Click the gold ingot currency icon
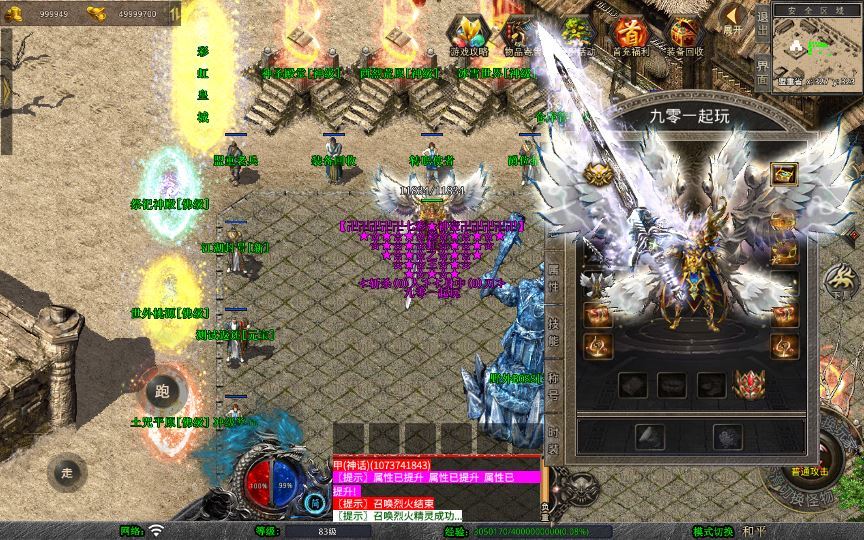 point(97,13)
